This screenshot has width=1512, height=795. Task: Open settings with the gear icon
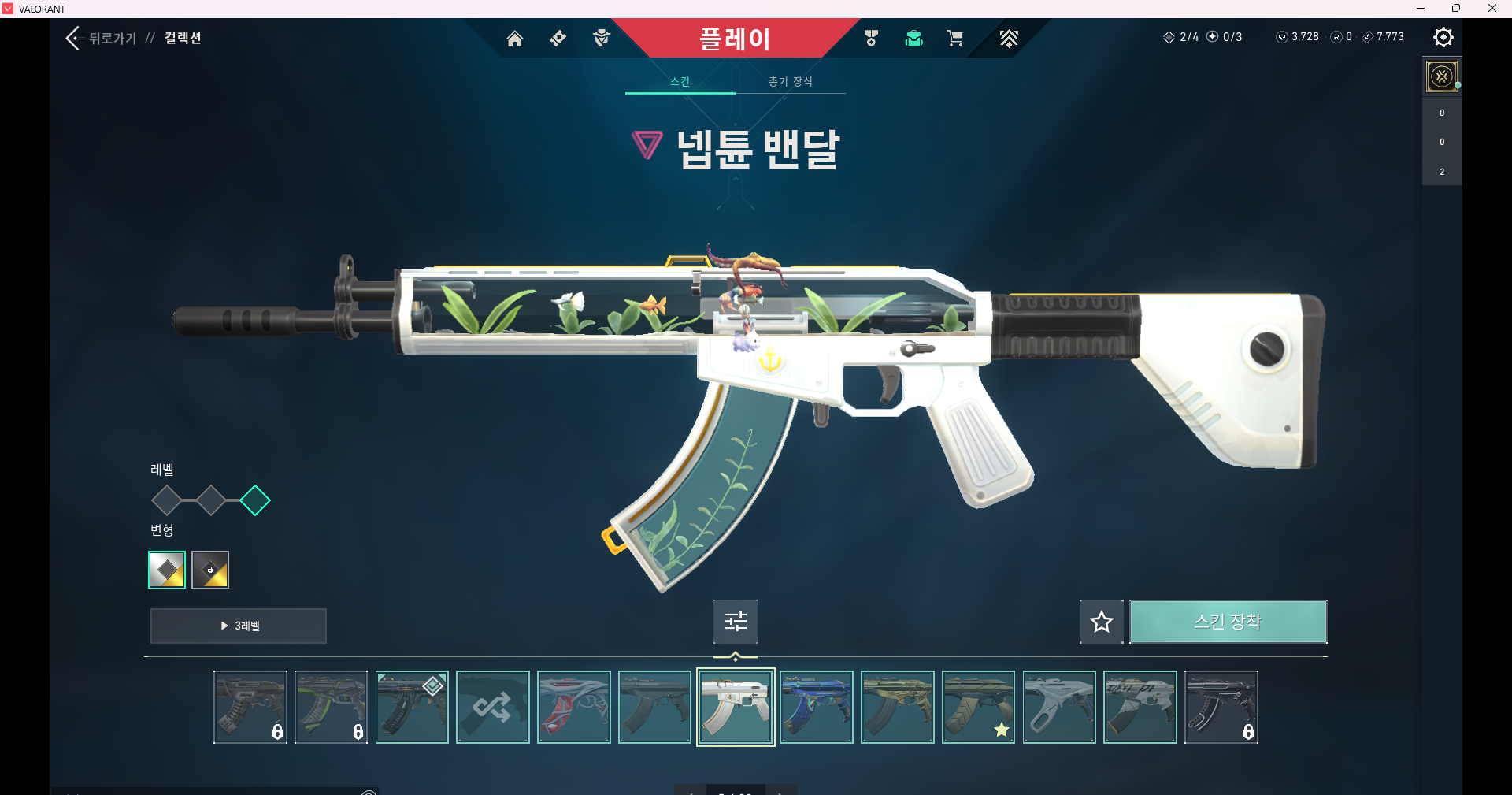[1443, 37]
